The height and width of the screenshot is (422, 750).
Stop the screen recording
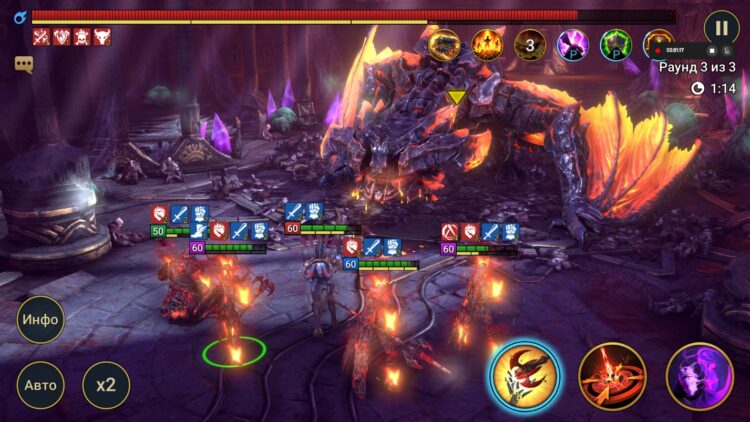(714, 48)
